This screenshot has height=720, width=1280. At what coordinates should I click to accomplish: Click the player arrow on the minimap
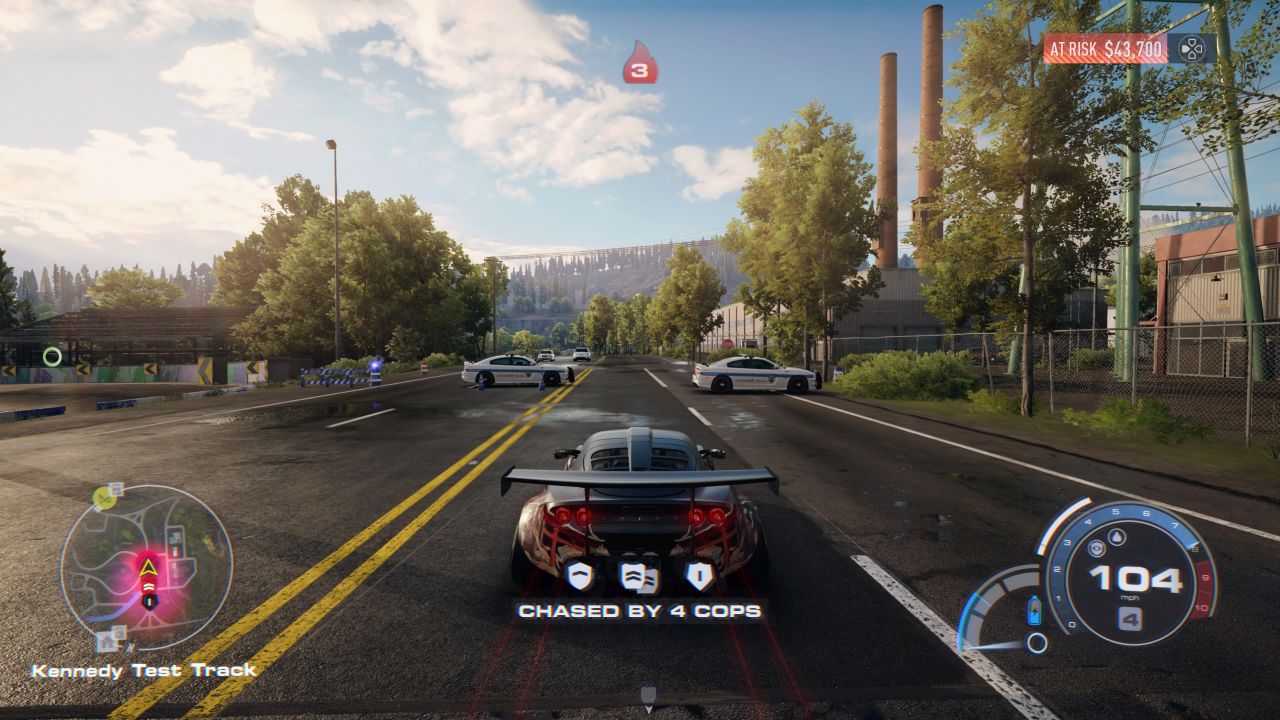coord(148,569)
